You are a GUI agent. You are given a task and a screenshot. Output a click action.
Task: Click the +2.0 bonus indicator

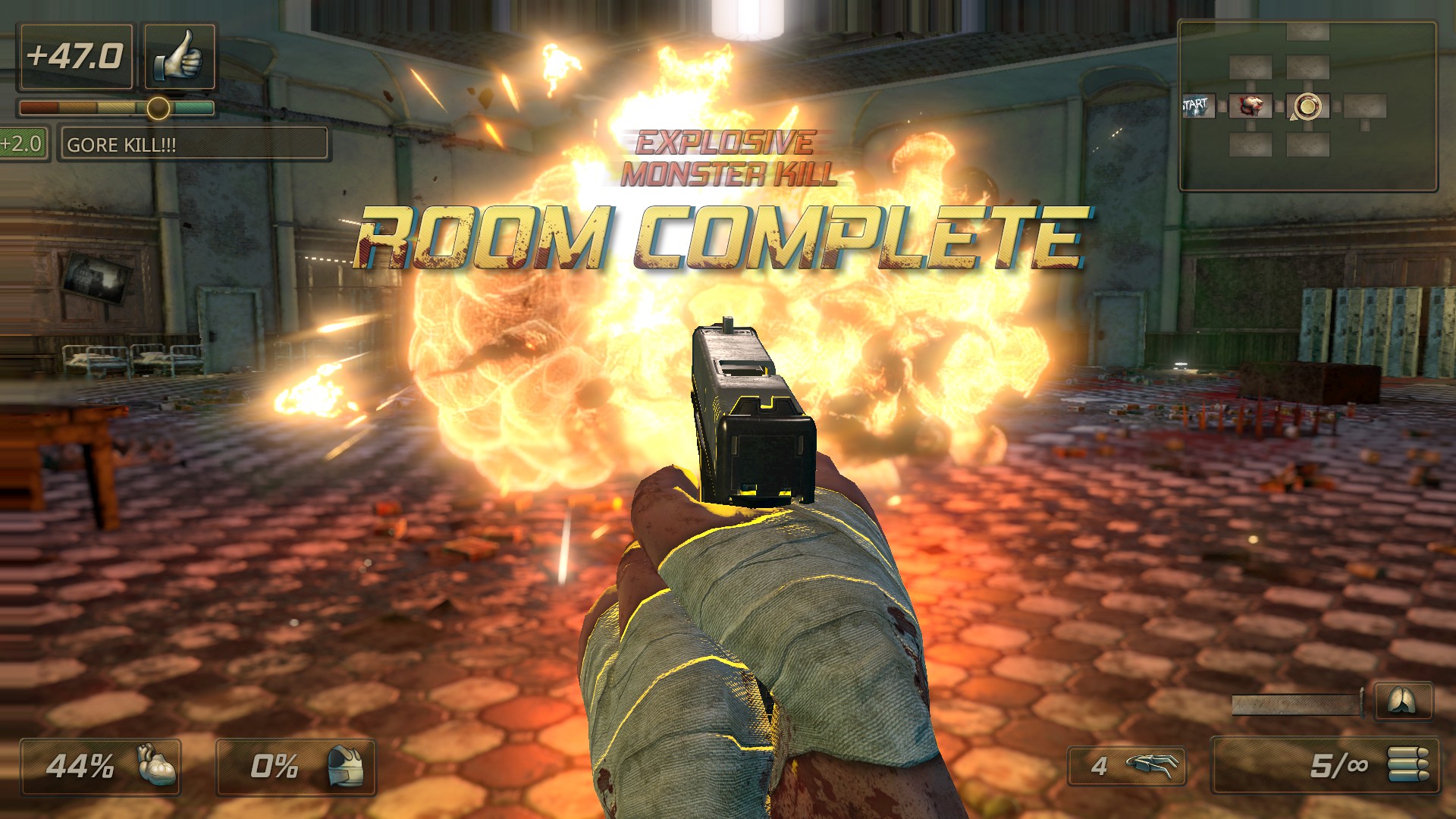(23, 141)
